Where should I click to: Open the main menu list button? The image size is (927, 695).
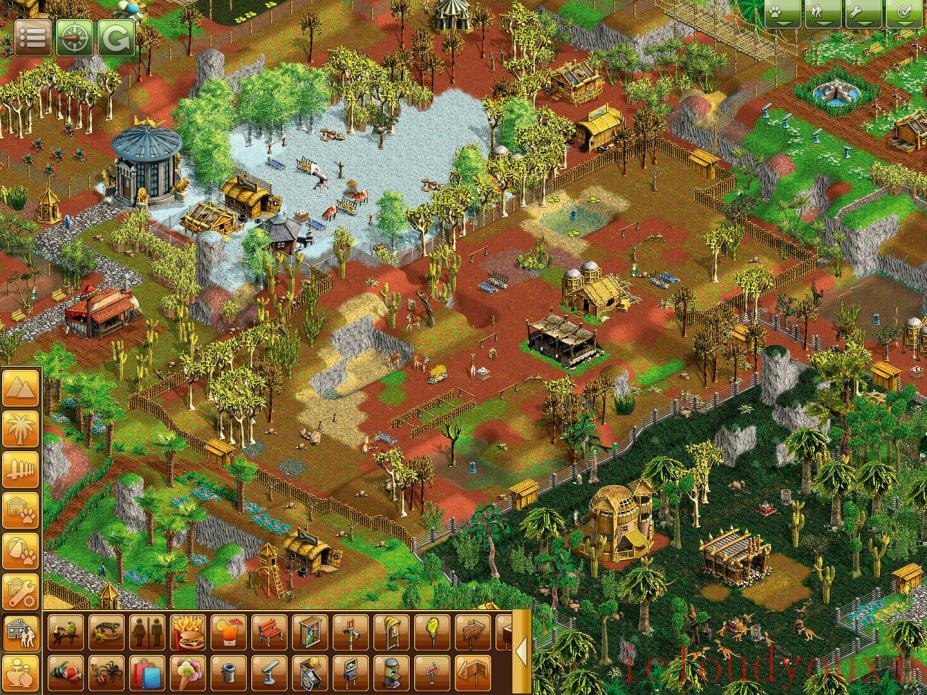coord(32,38)
